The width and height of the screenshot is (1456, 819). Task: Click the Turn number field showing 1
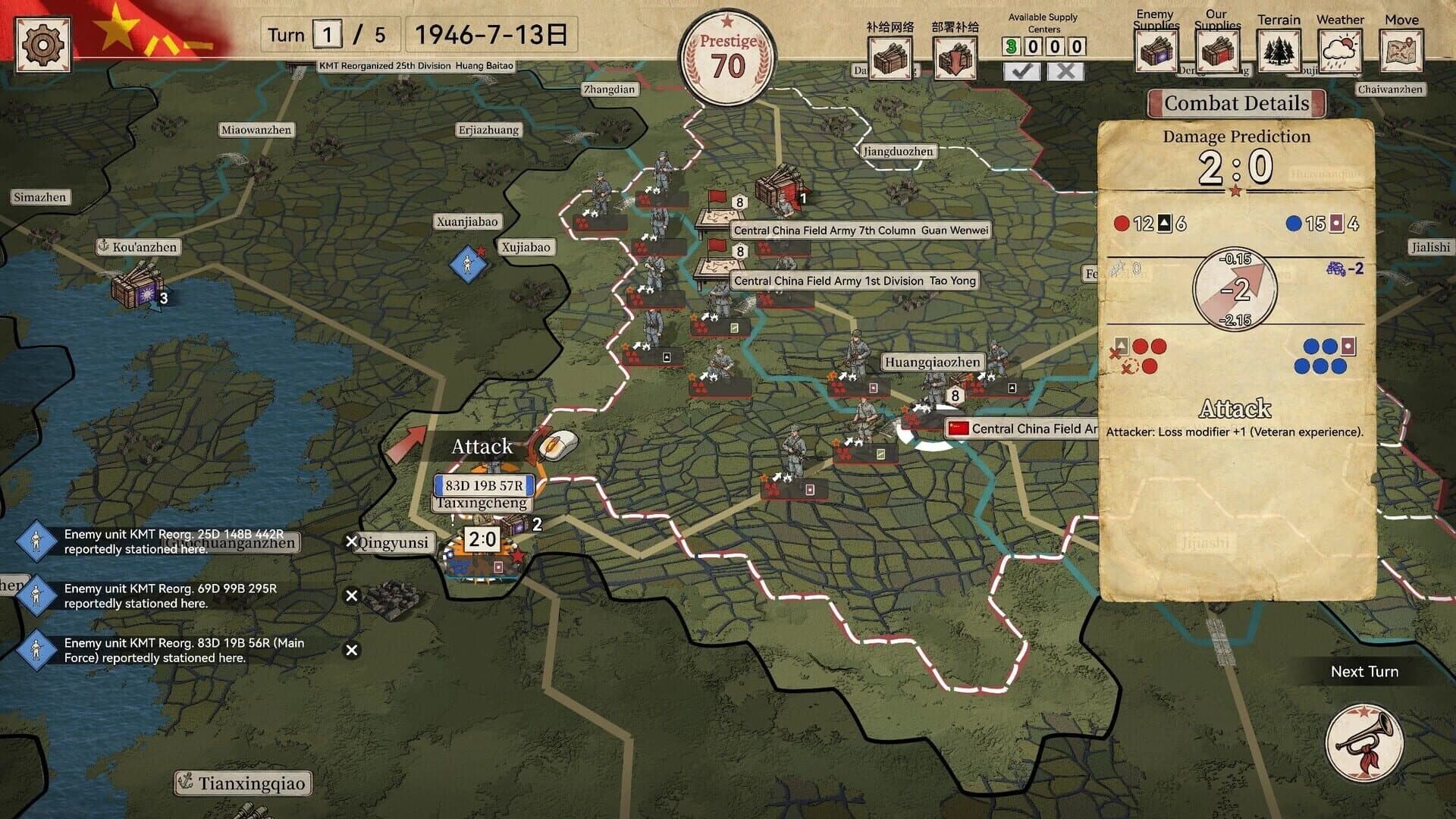click(x=329, y=34)
